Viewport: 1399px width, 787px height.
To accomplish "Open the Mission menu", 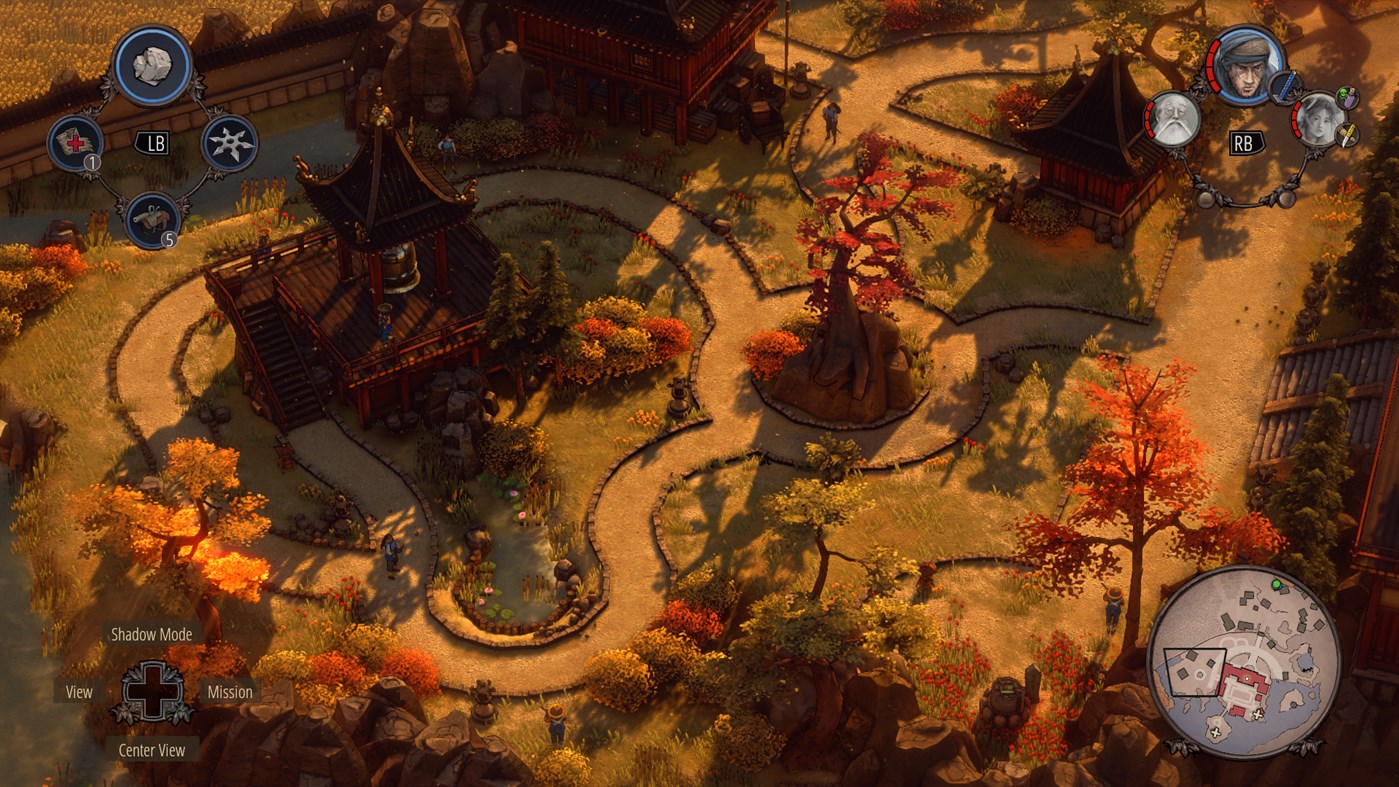I will 230,691.
